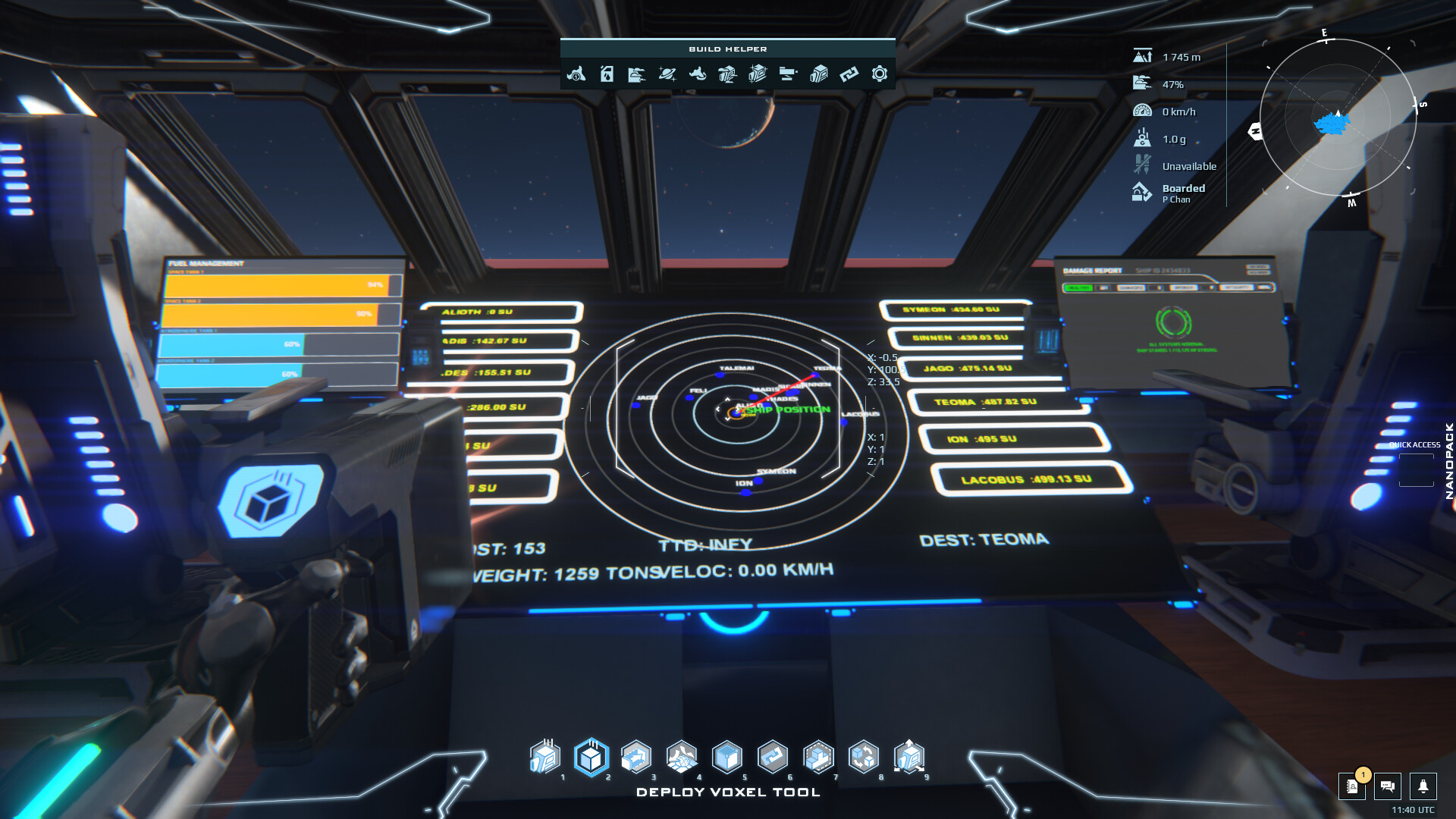Image resolution: width=1456 pixels, height=819 pixels.
Task: Toggle the BROKEN filter on the Damage Report
Action: pyautogui.click(x=1185, y=287)
